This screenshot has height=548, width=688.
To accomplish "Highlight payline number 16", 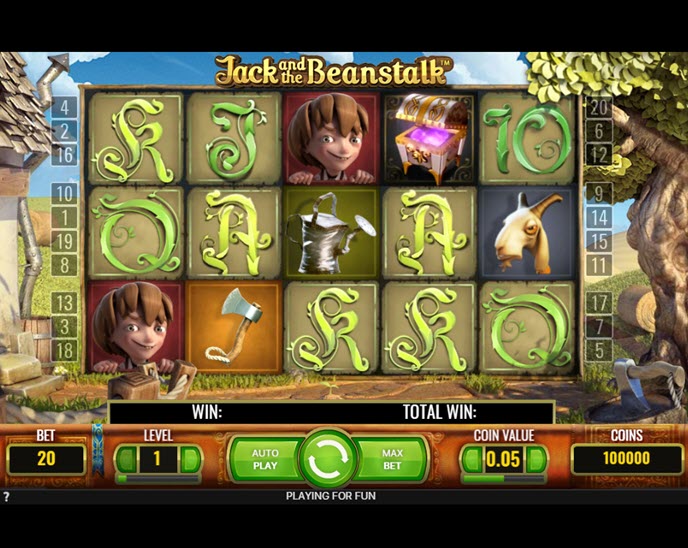I will (x=64, y=154).
